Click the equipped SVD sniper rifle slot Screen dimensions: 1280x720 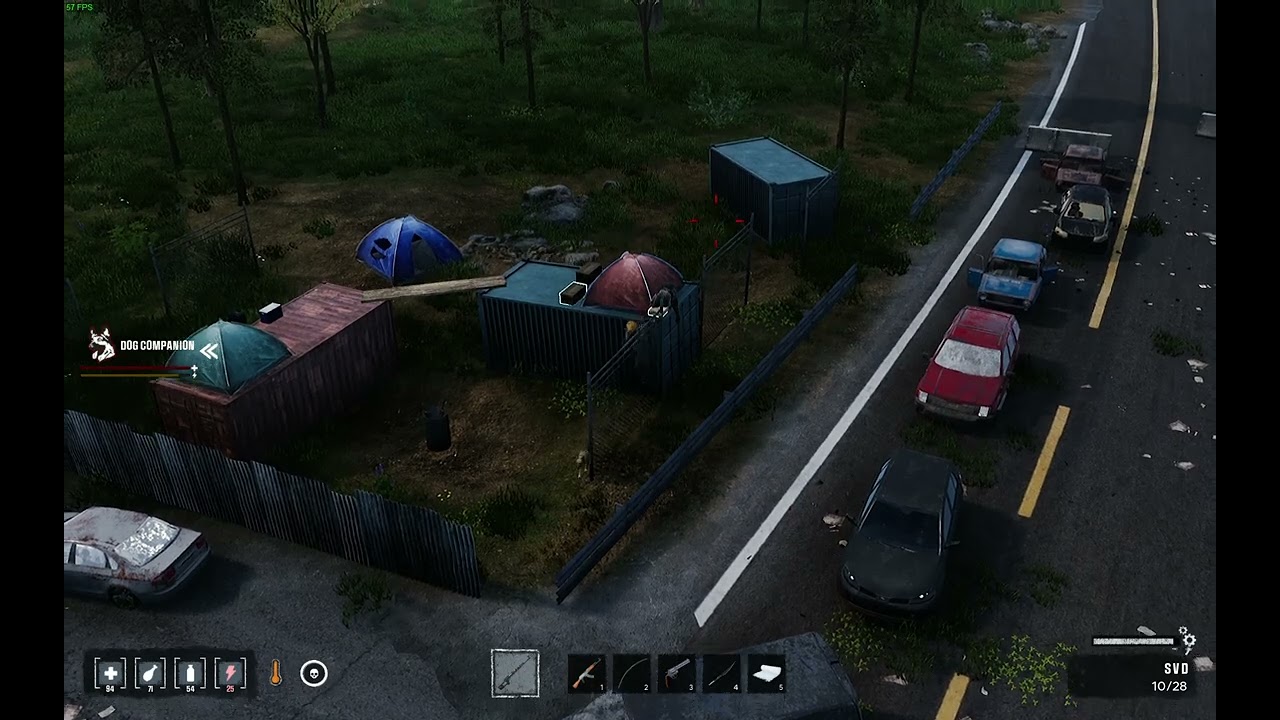click(515, 674)
